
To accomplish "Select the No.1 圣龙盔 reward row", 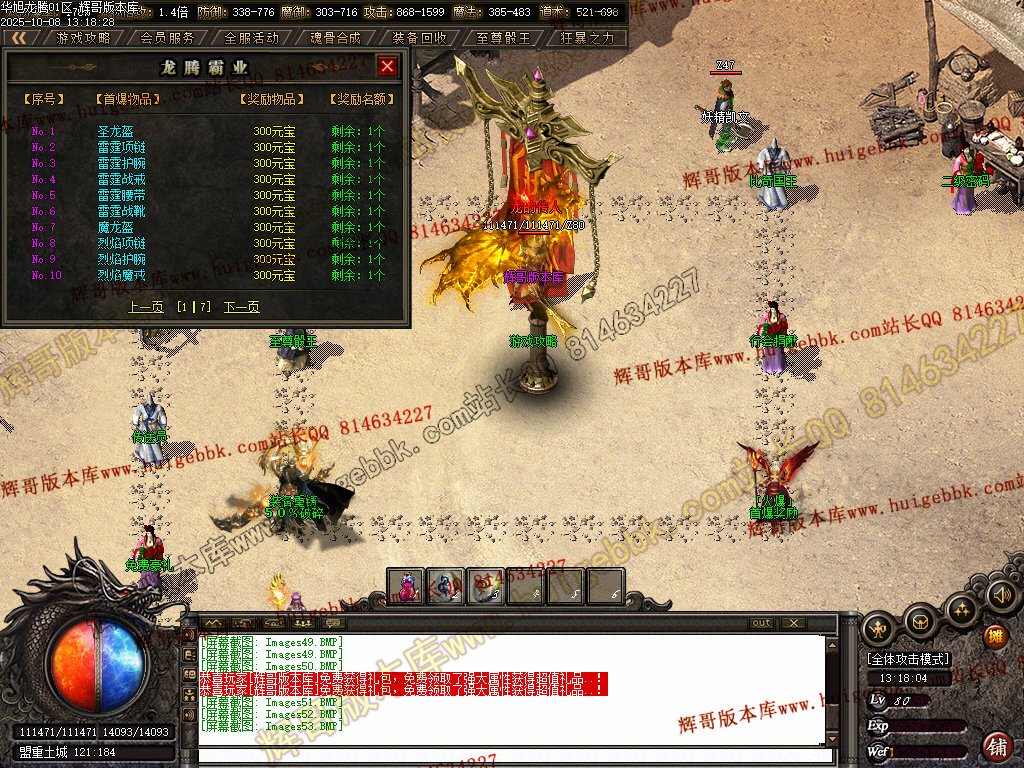I will point(115,131).
